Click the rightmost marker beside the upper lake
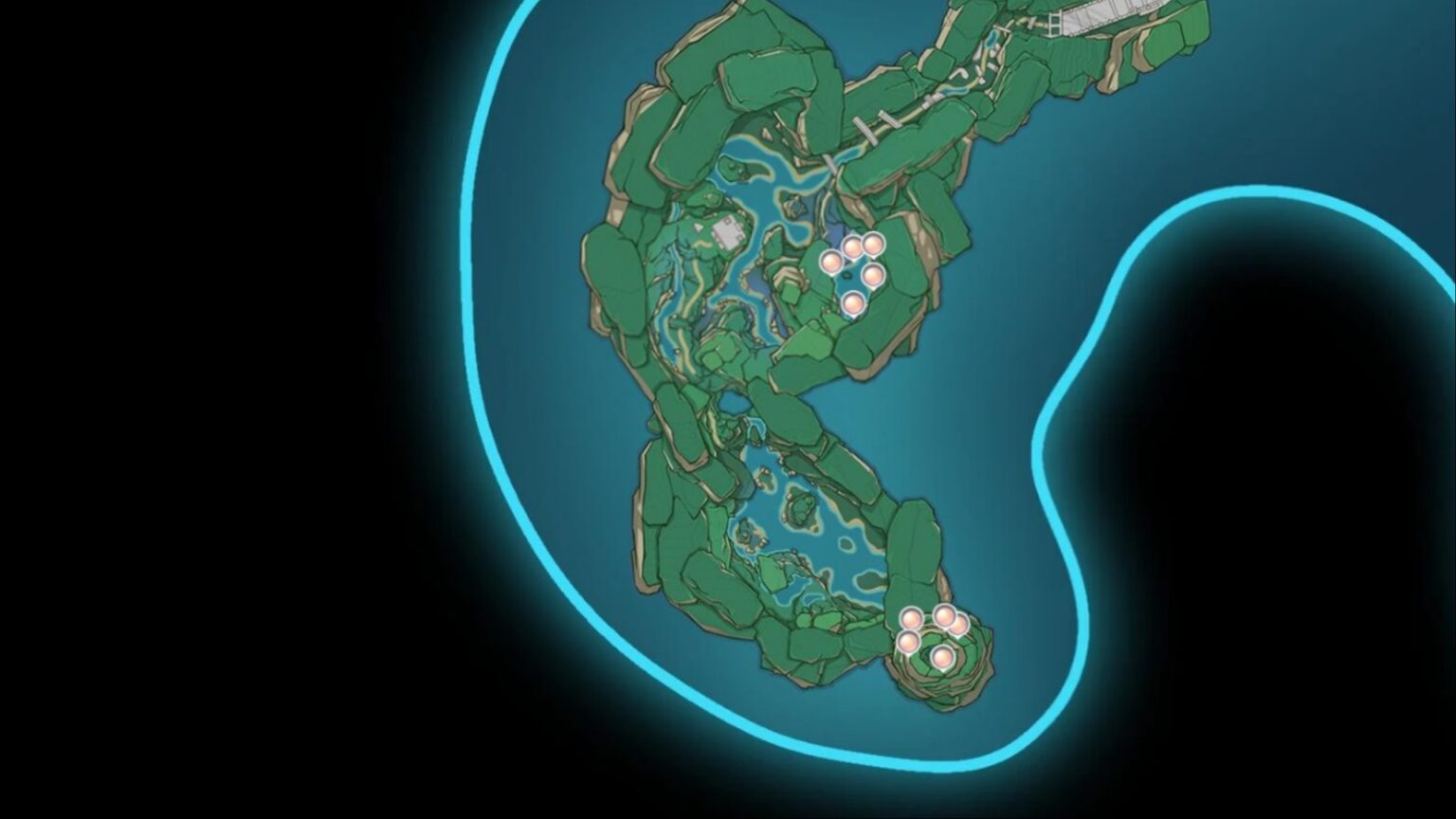 (x=872, y=275)
